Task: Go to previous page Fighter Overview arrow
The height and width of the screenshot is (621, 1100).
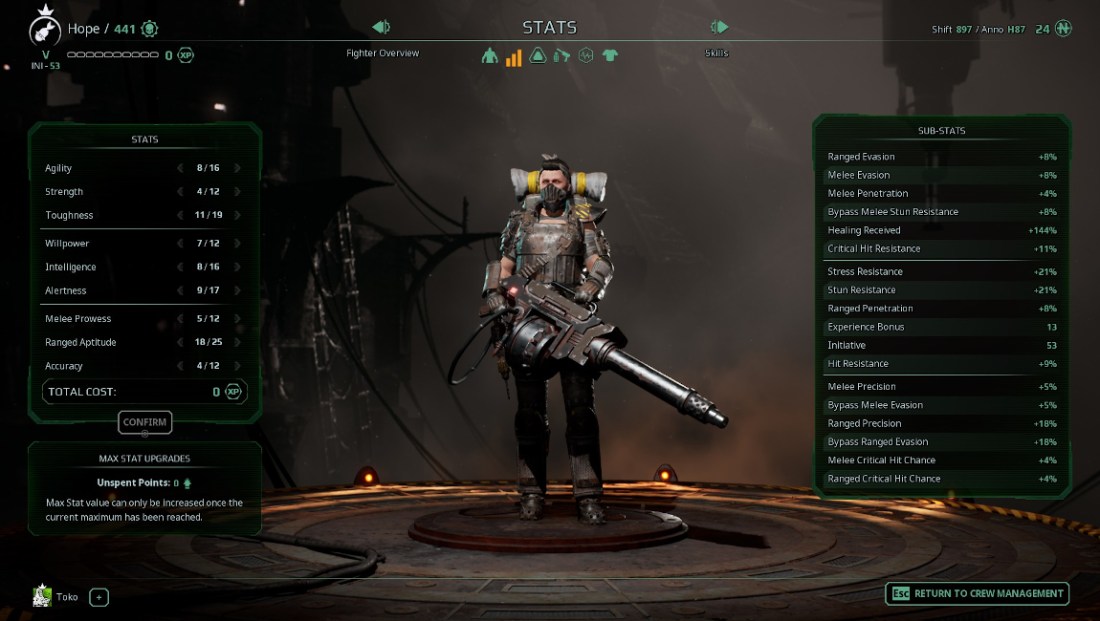Action: click(x=380, y=27)
